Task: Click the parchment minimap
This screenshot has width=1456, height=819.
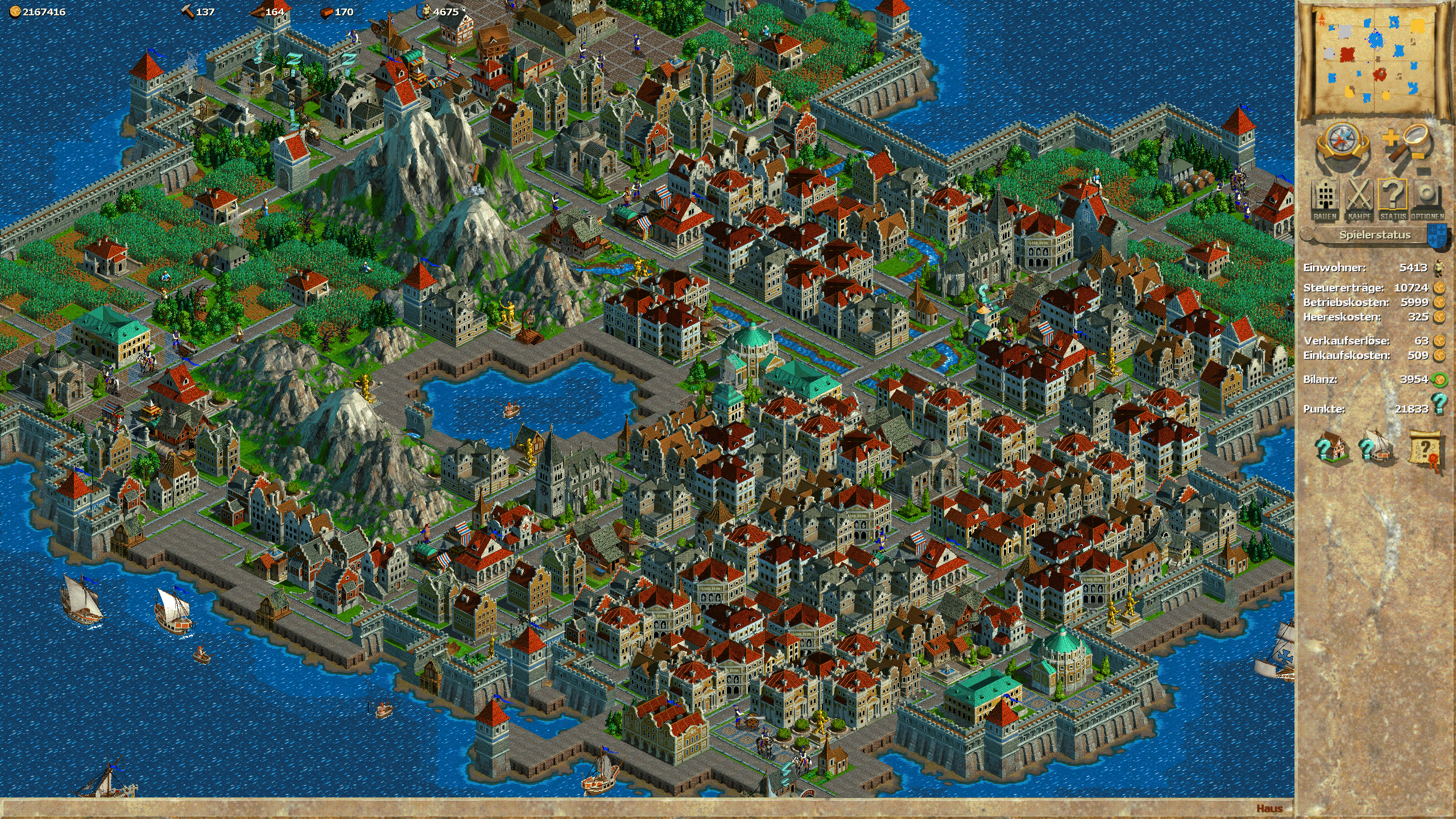Action: 1375,60
